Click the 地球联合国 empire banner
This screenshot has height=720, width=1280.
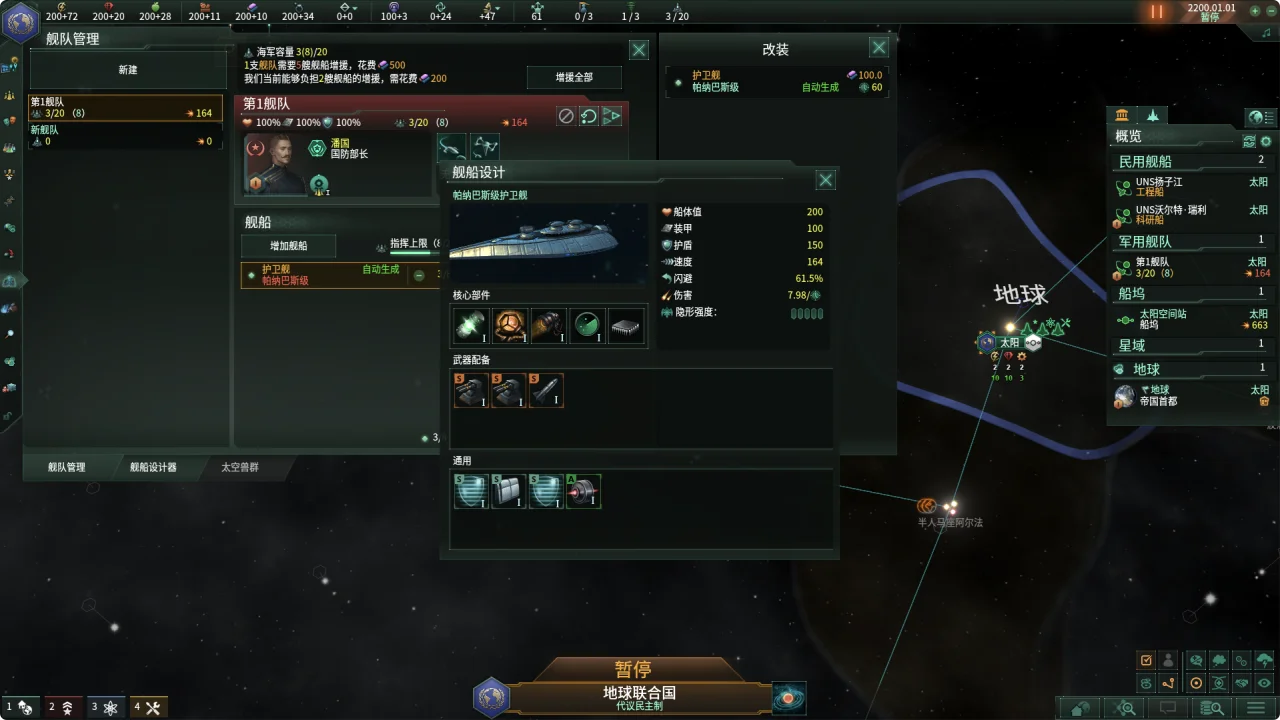coord(639,697)
